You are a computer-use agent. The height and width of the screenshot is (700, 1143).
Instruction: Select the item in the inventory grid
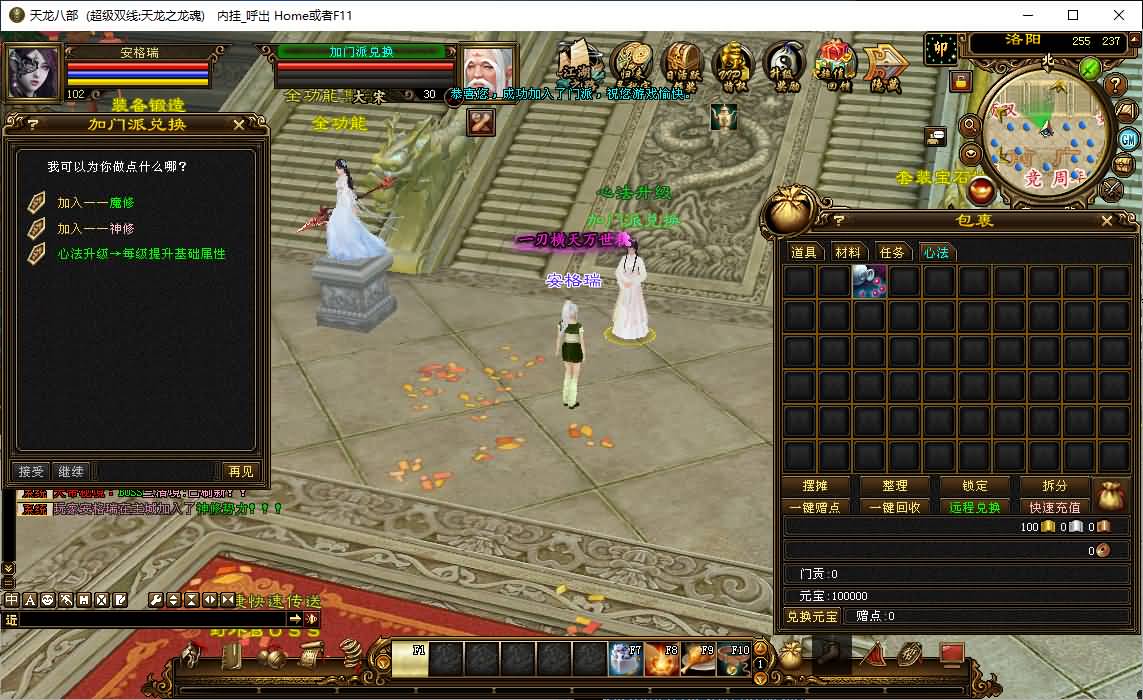(869, 282)
